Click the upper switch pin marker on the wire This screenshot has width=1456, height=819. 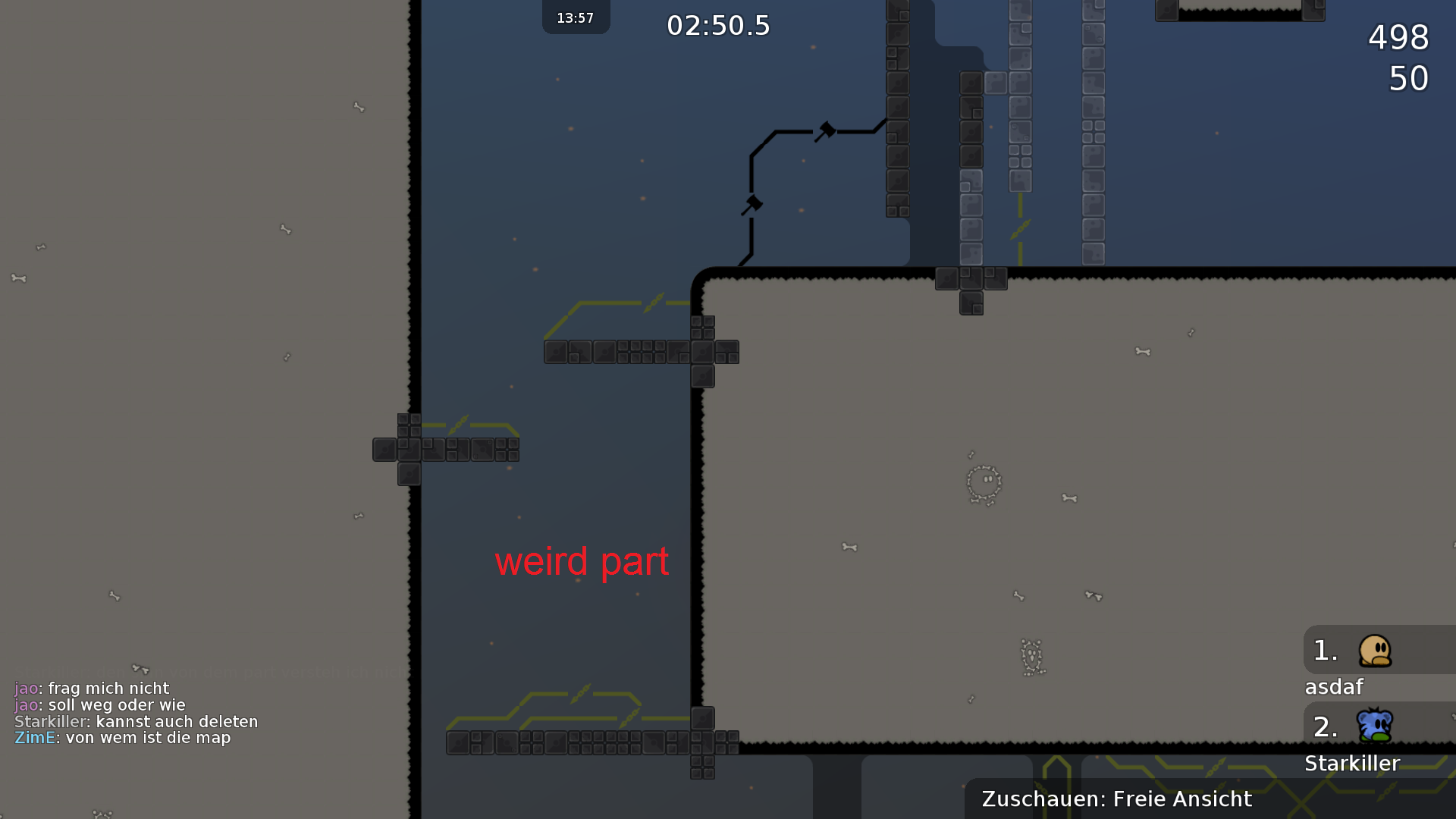coord(827,129)
